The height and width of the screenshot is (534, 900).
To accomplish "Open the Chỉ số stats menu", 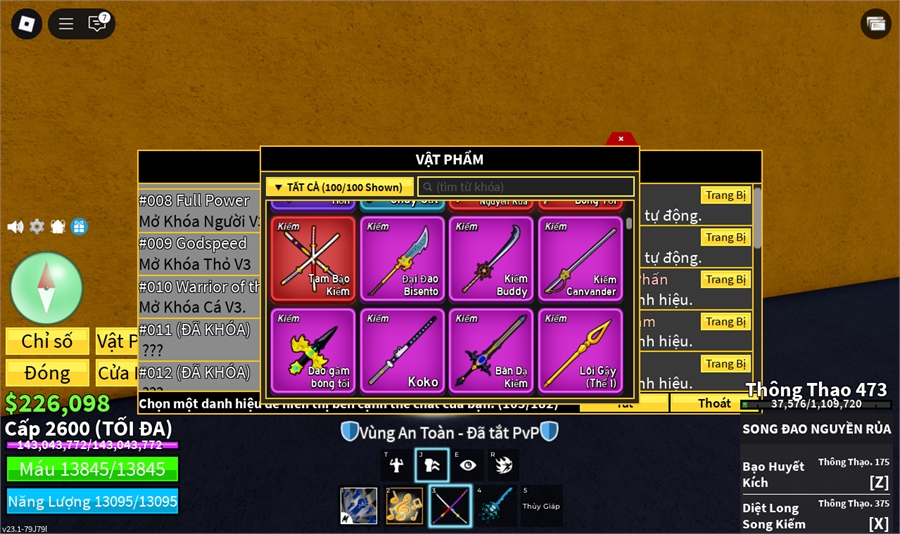I will coord(47,341).
